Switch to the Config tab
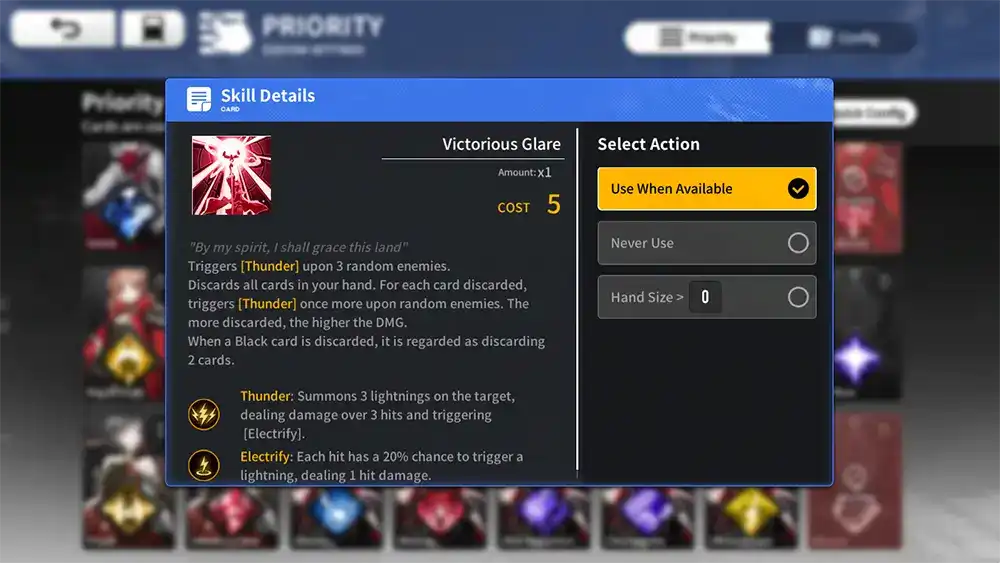Image resolution: width=1000 pixels, height=563 pixels. pos(843,39)
